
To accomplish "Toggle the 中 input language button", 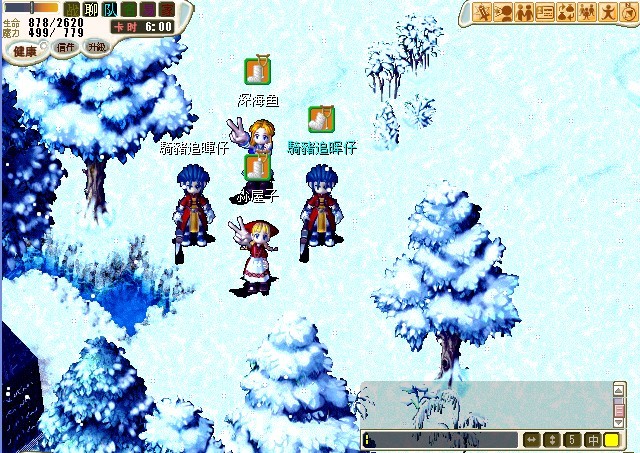I will coord(592,440).
